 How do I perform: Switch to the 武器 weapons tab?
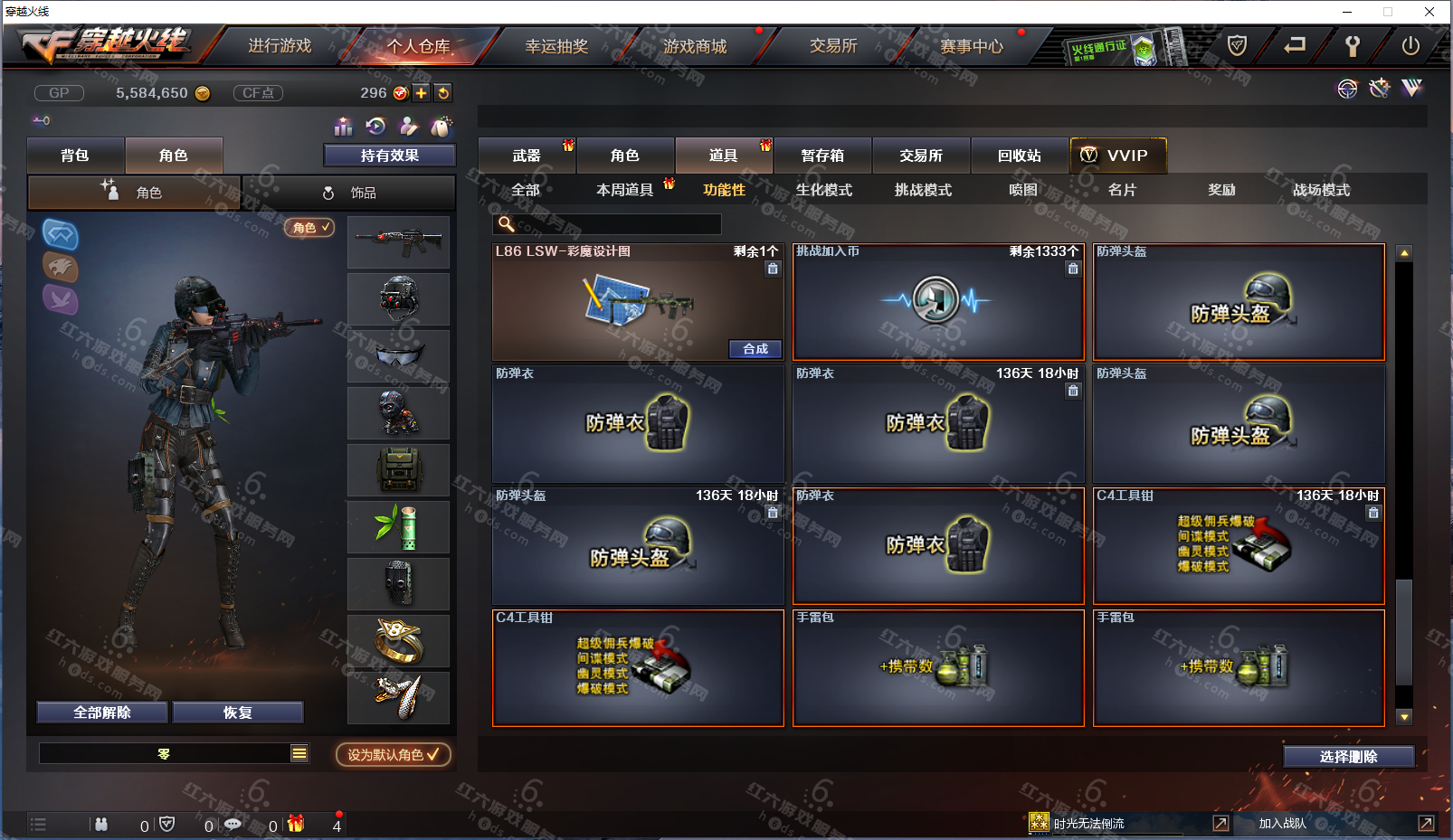tap(527, 156)
